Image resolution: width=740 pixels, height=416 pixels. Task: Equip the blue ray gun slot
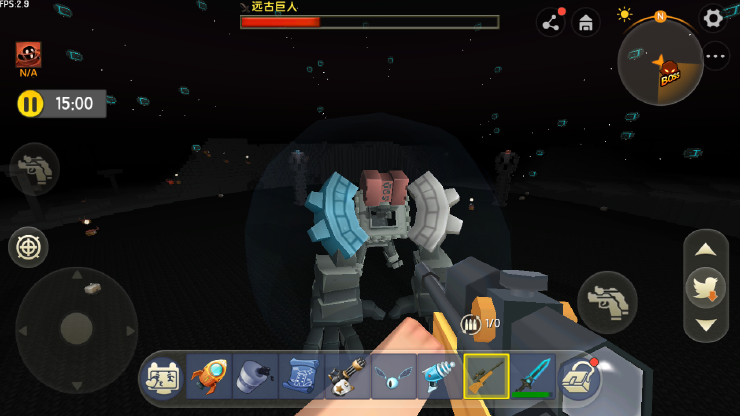439,377
